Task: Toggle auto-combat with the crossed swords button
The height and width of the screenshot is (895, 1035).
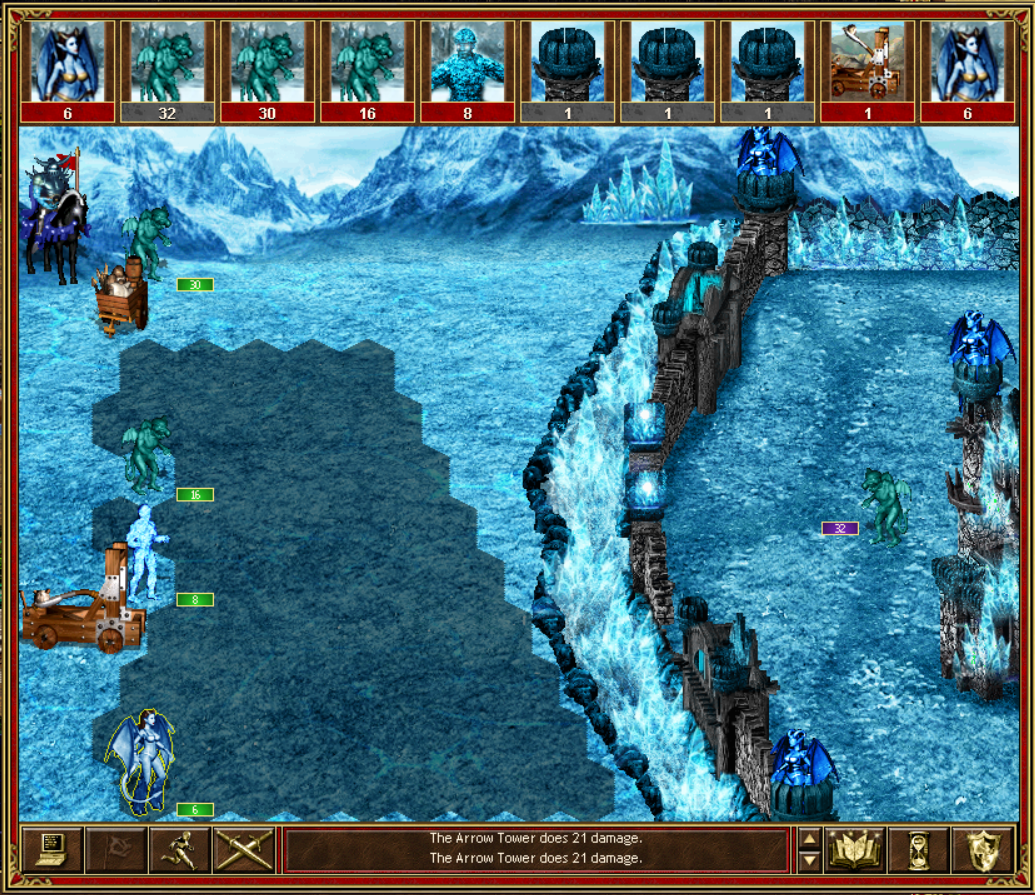Action: (x=243, y=850)
